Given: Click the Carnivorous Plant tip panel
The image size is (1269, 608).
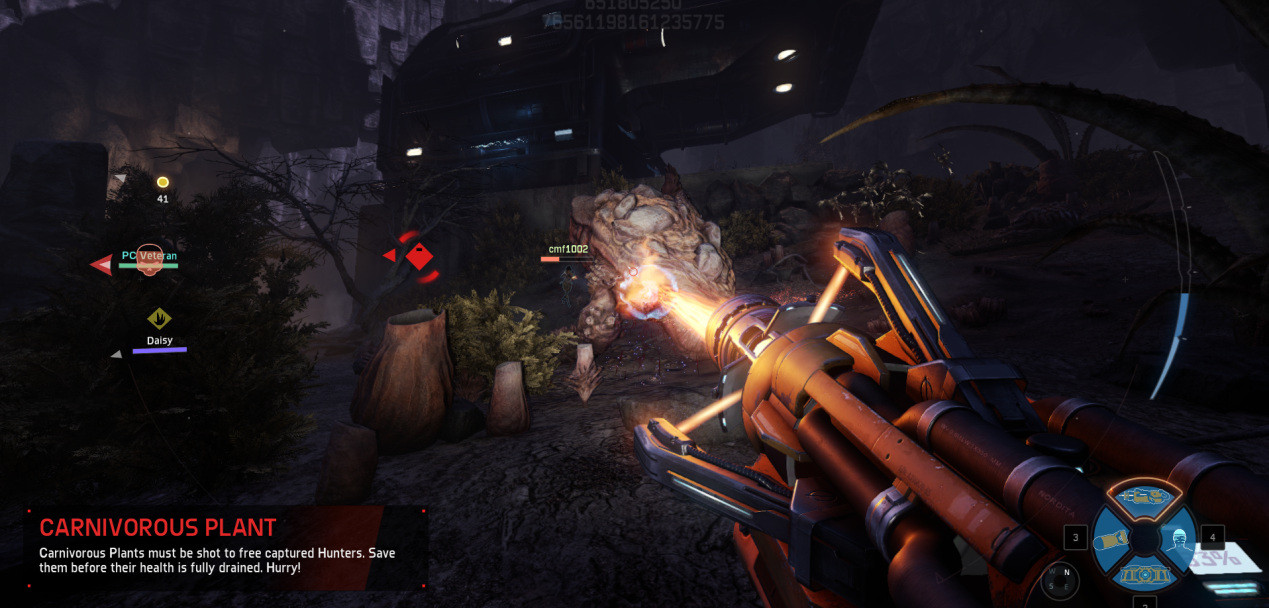Looking at the screenshot, I should point(226,547).
